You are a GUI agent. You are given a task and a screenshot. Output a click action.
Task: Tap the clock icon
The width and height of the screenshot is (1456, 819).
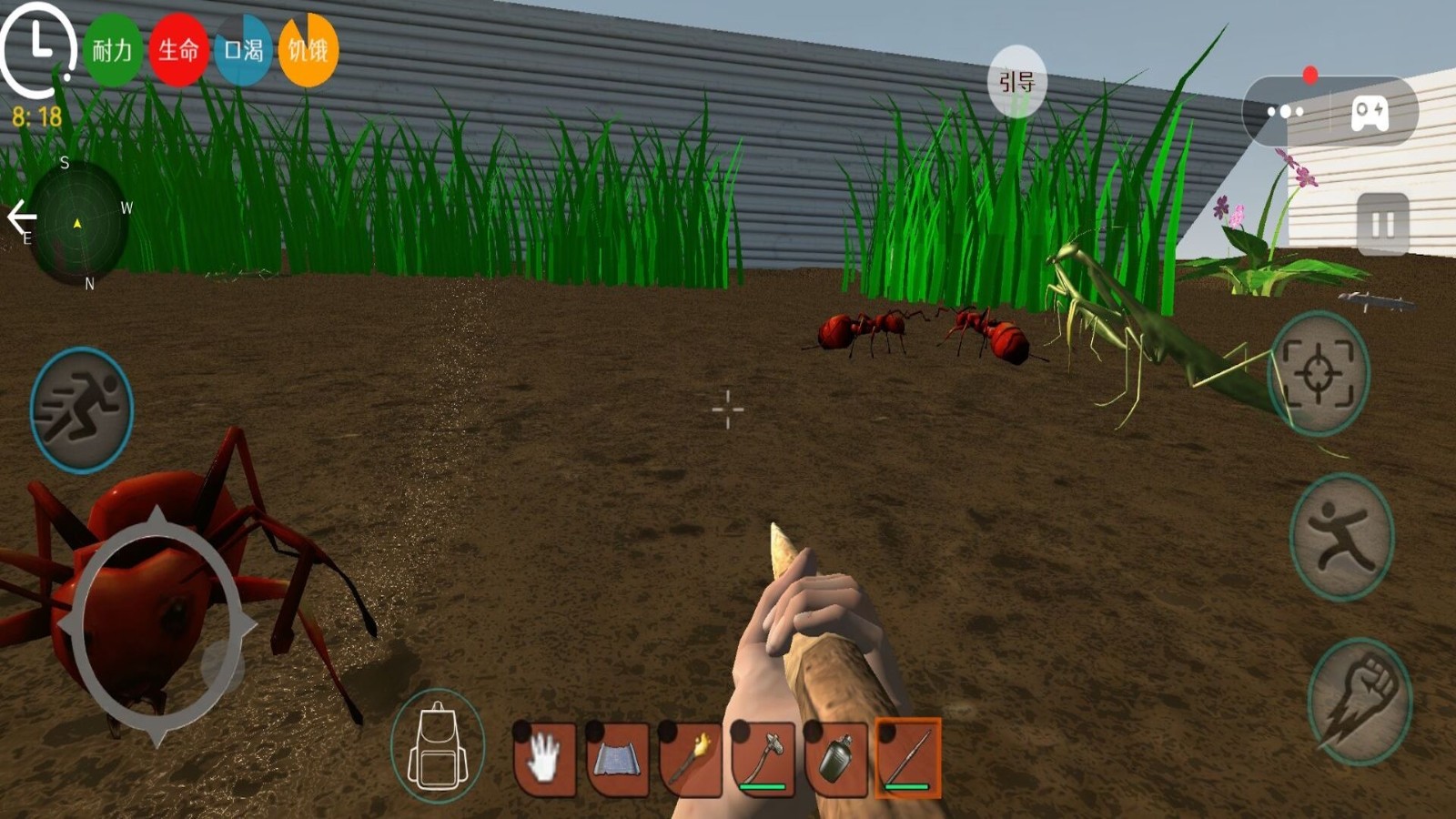[x=38, y=45]
